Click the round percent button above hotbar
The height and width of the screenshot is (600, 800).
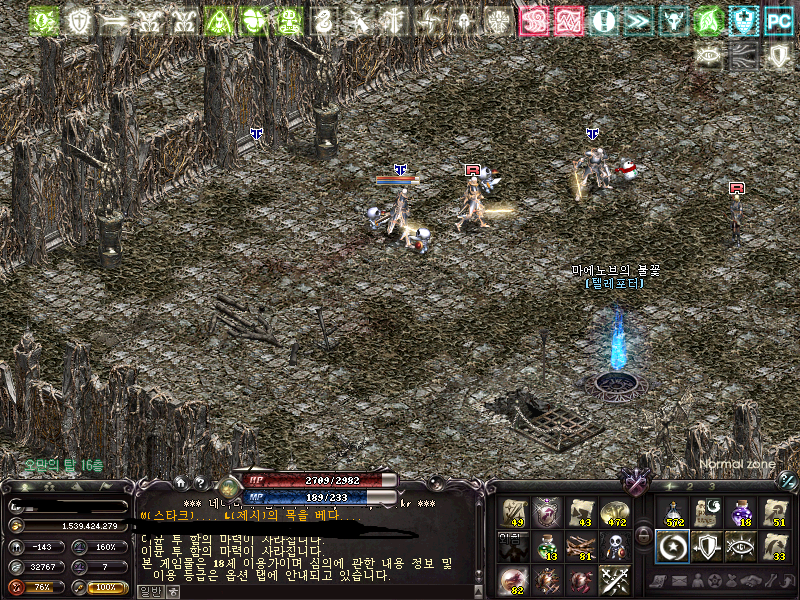click(x=787, y=481)
